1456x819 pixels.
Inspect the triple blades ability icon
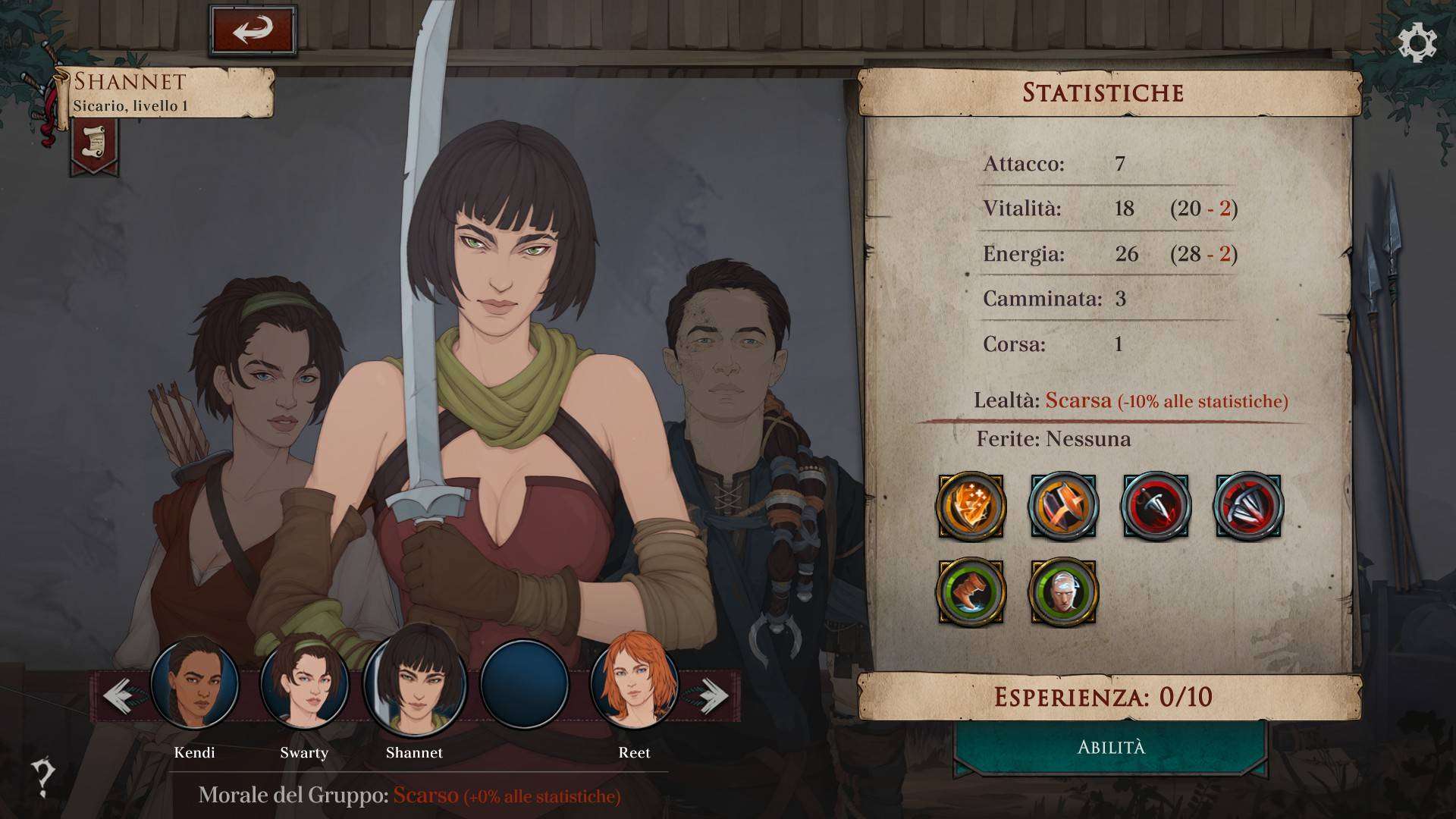tap(1248, 507)
